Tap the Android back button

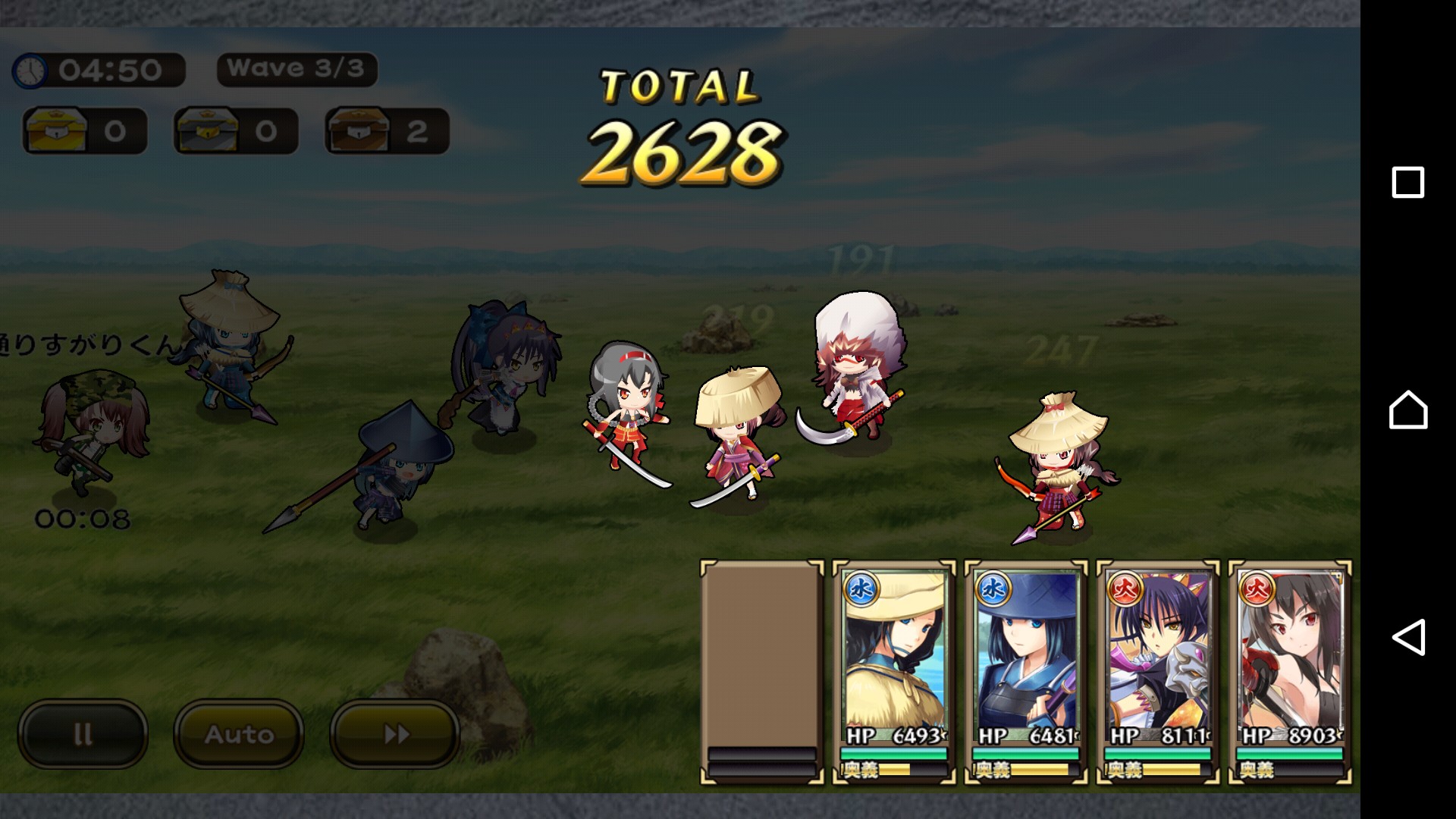click(x=1408, y=637)
